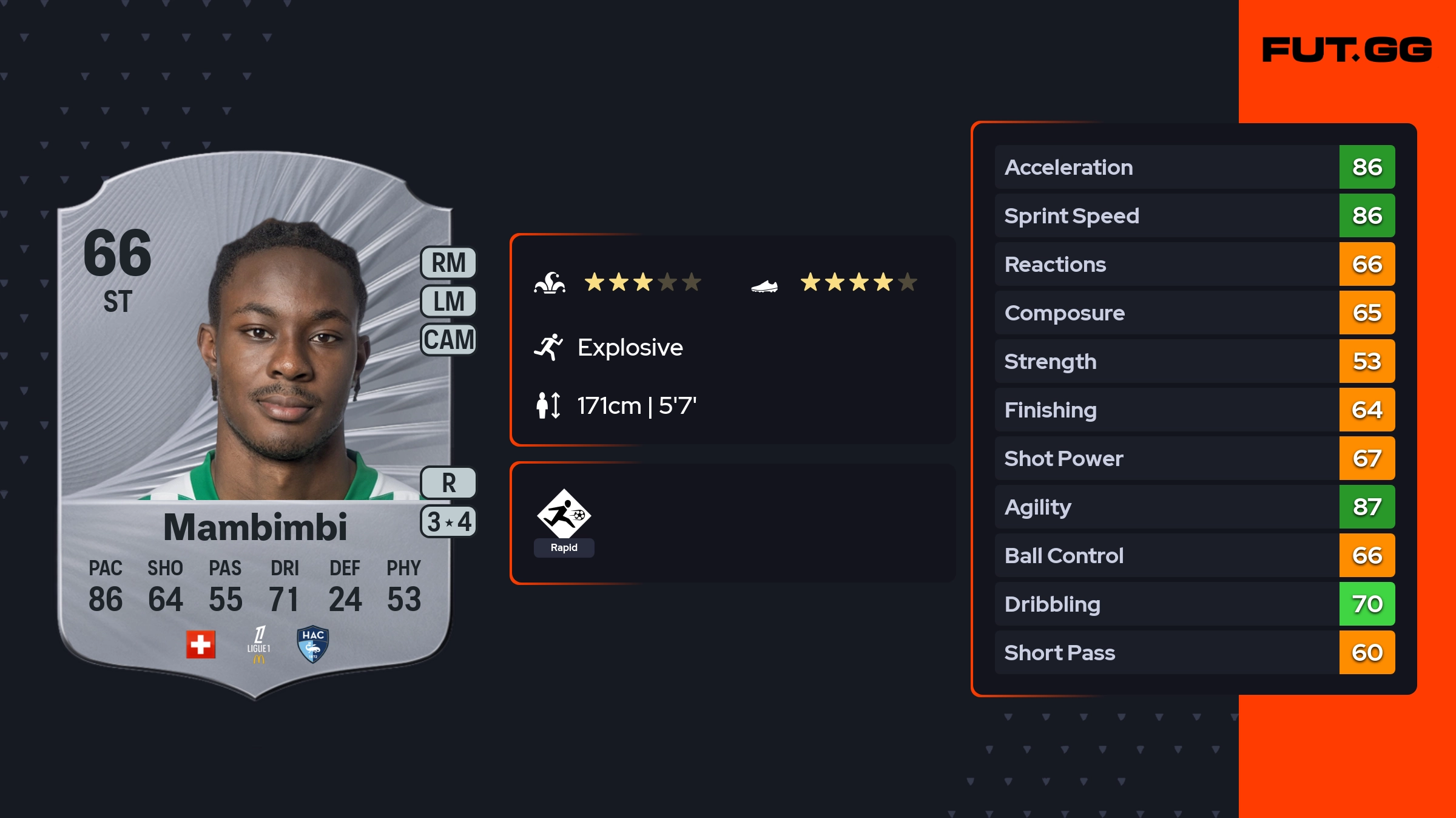
Task: Choose the CAM alternate position badge
Action: click(x=448, y=340)
